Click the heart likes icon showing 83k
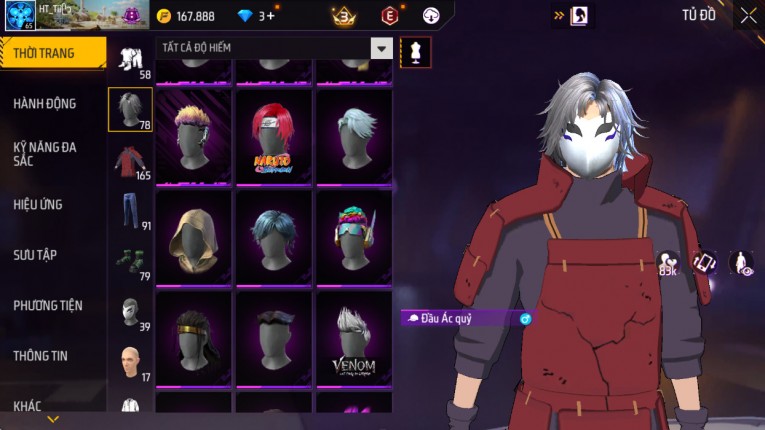 click(668, 263)
